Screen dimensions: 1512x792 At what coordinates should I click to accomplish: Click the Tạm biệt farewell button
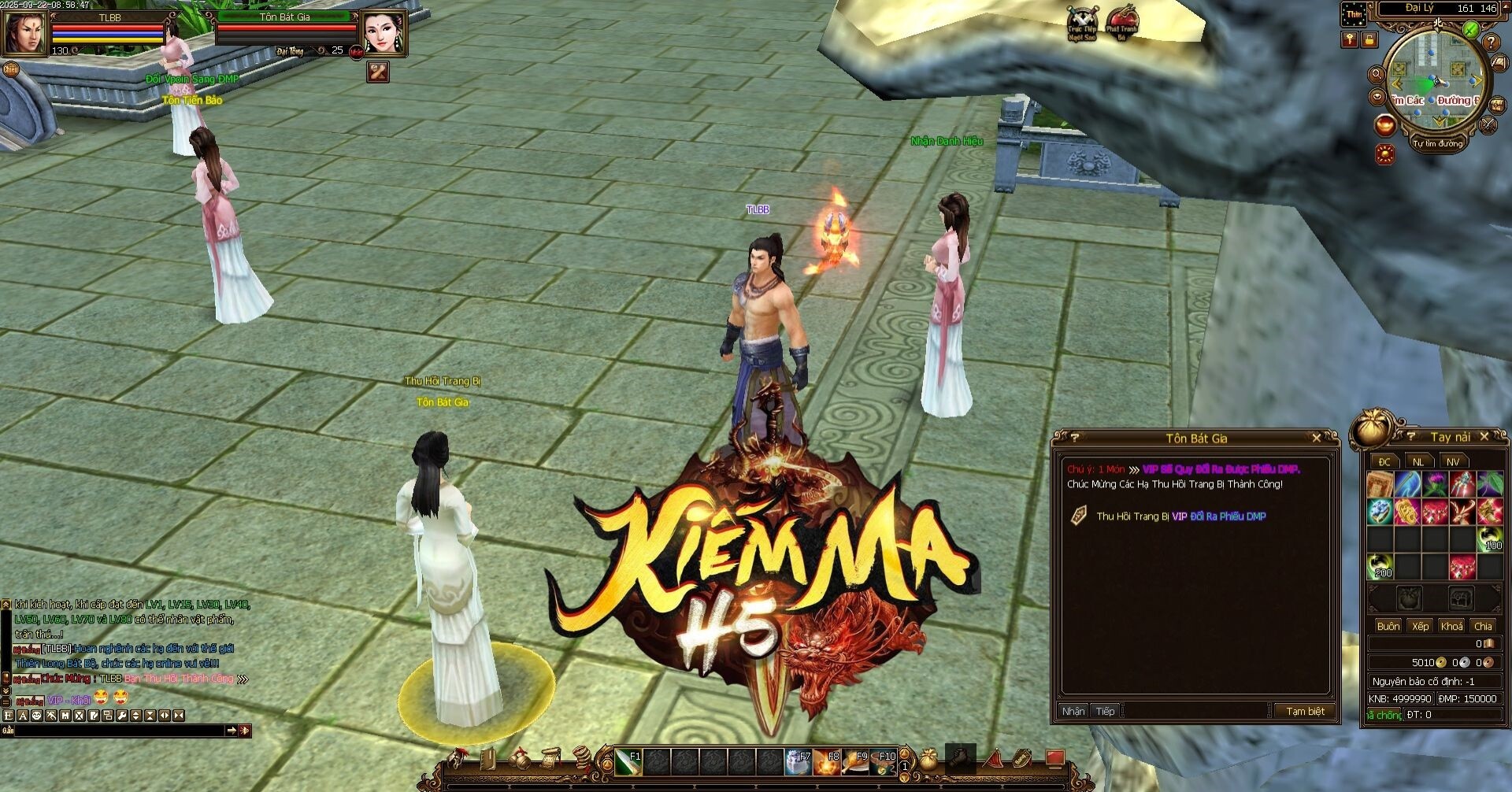[x=1304, y=711]
